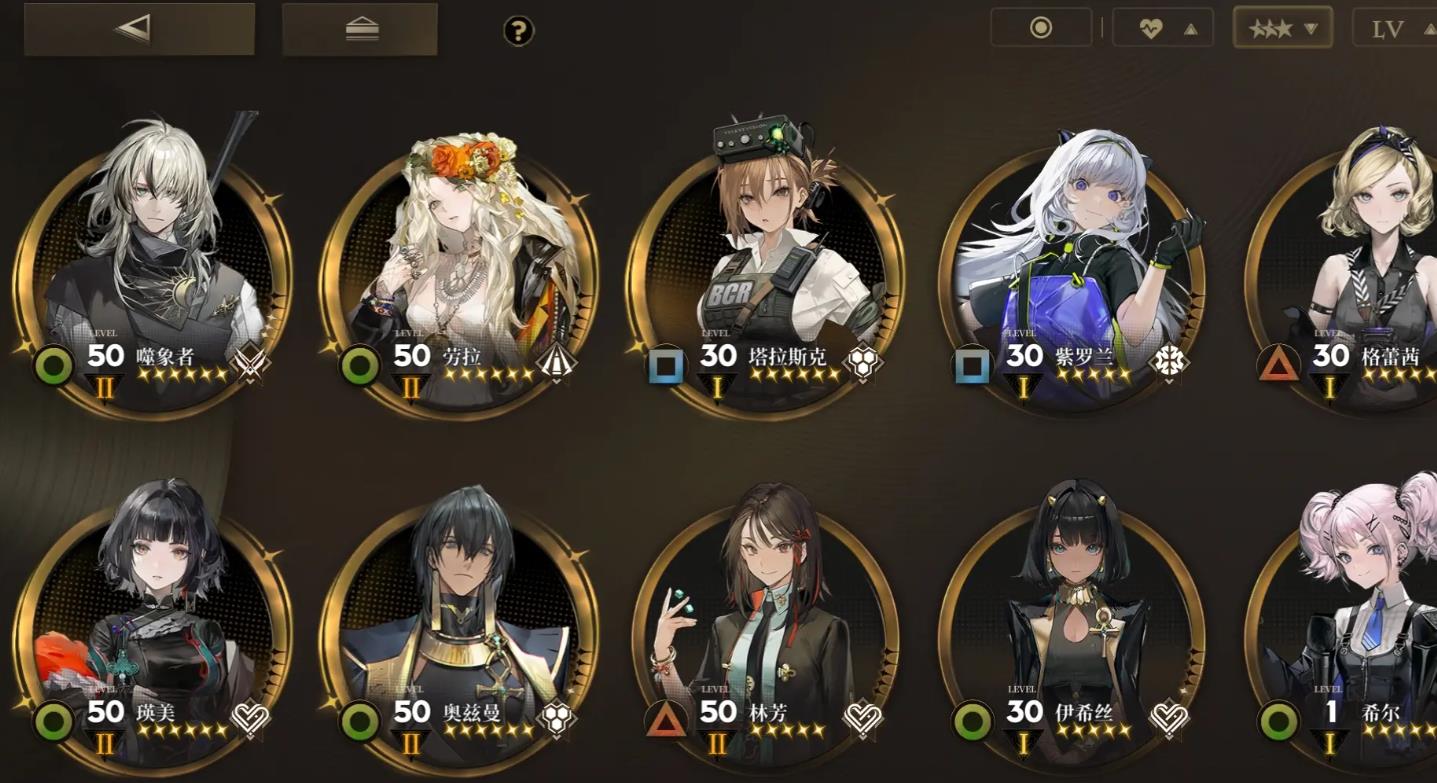
Task: Open the home menu button
Action: point(360,29)
